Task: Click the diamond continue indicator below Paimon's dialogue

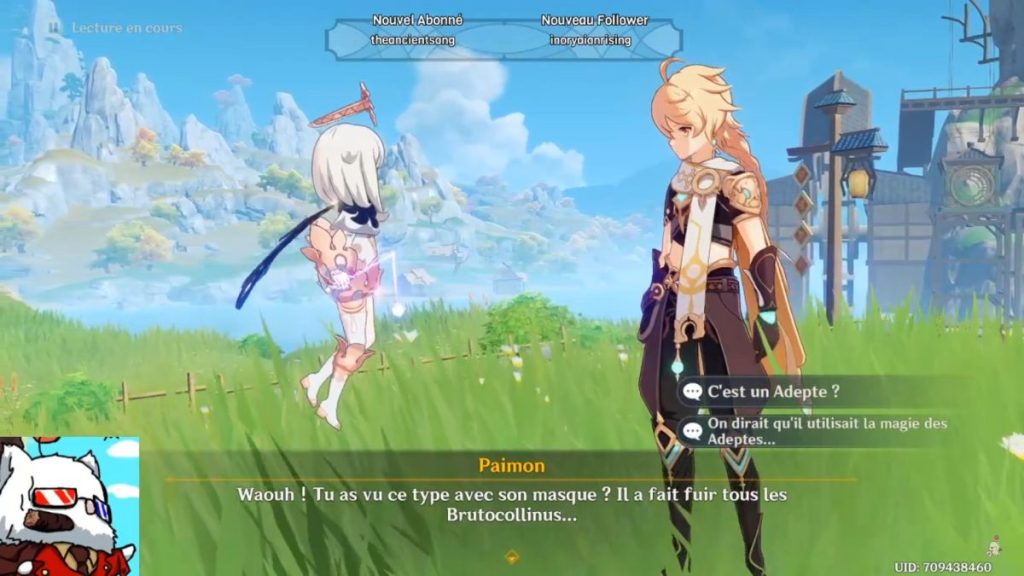Action: point(512,558)
